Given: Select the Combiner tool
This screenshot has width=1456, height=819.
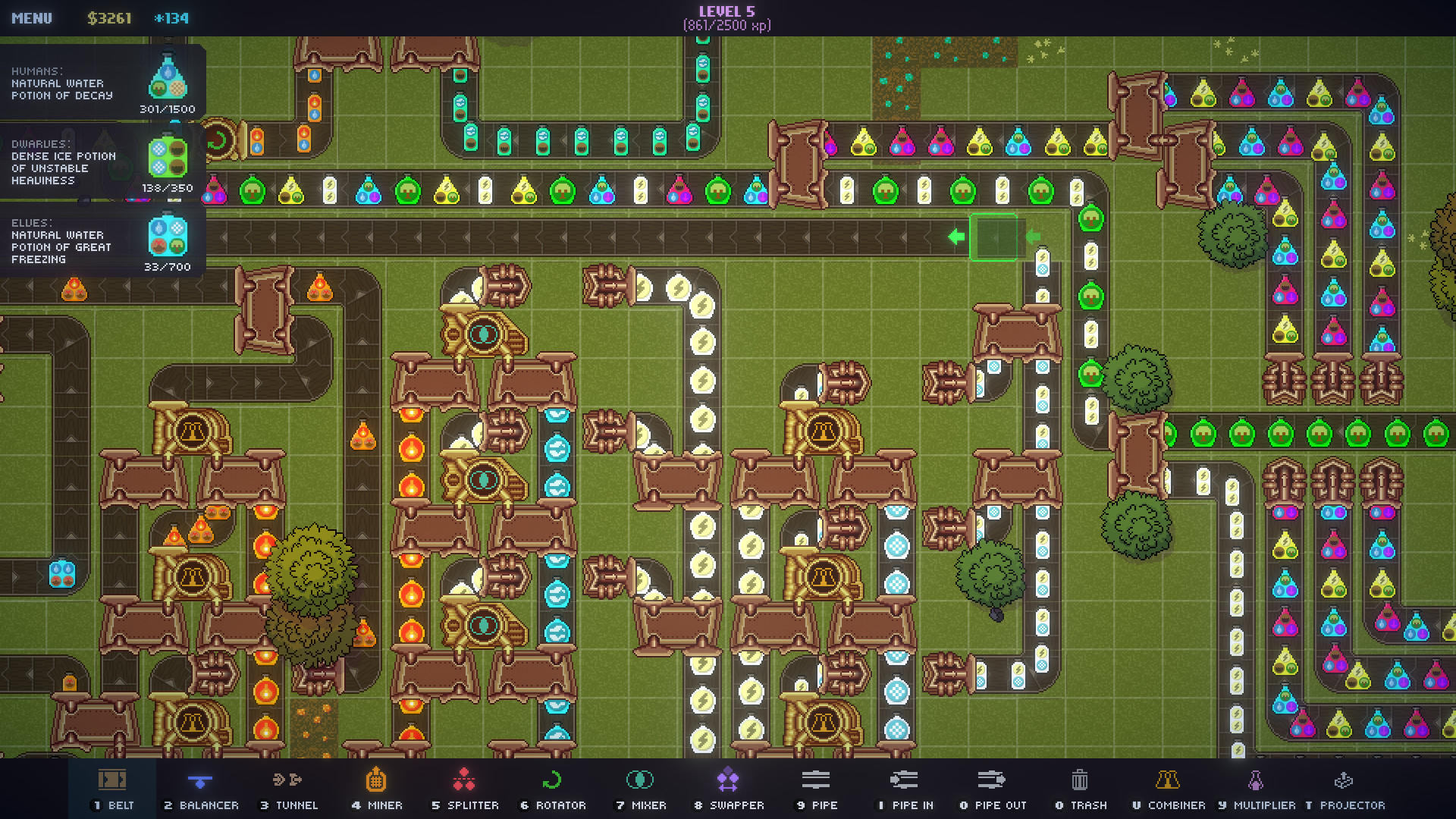Looking at the screenshot, I should (1169, 789).
